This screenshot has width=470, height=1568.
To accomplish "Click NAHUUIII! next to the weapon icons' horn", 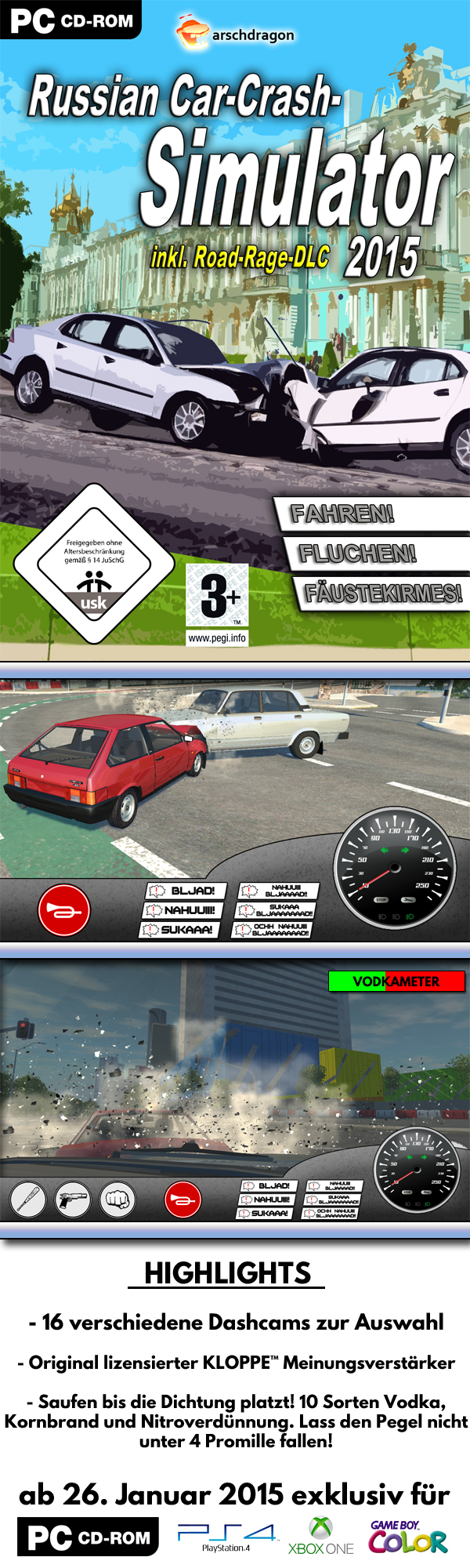I will point(264,1200).
